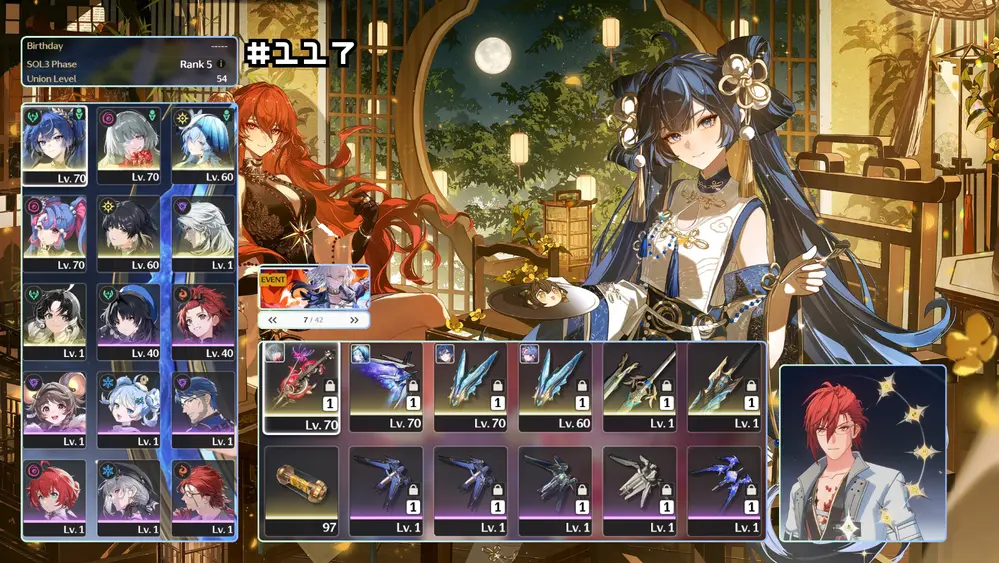This screenshot has height=563, width=999.
Task: Choose the red-haired man with glasses portrait
Action: 203,497
